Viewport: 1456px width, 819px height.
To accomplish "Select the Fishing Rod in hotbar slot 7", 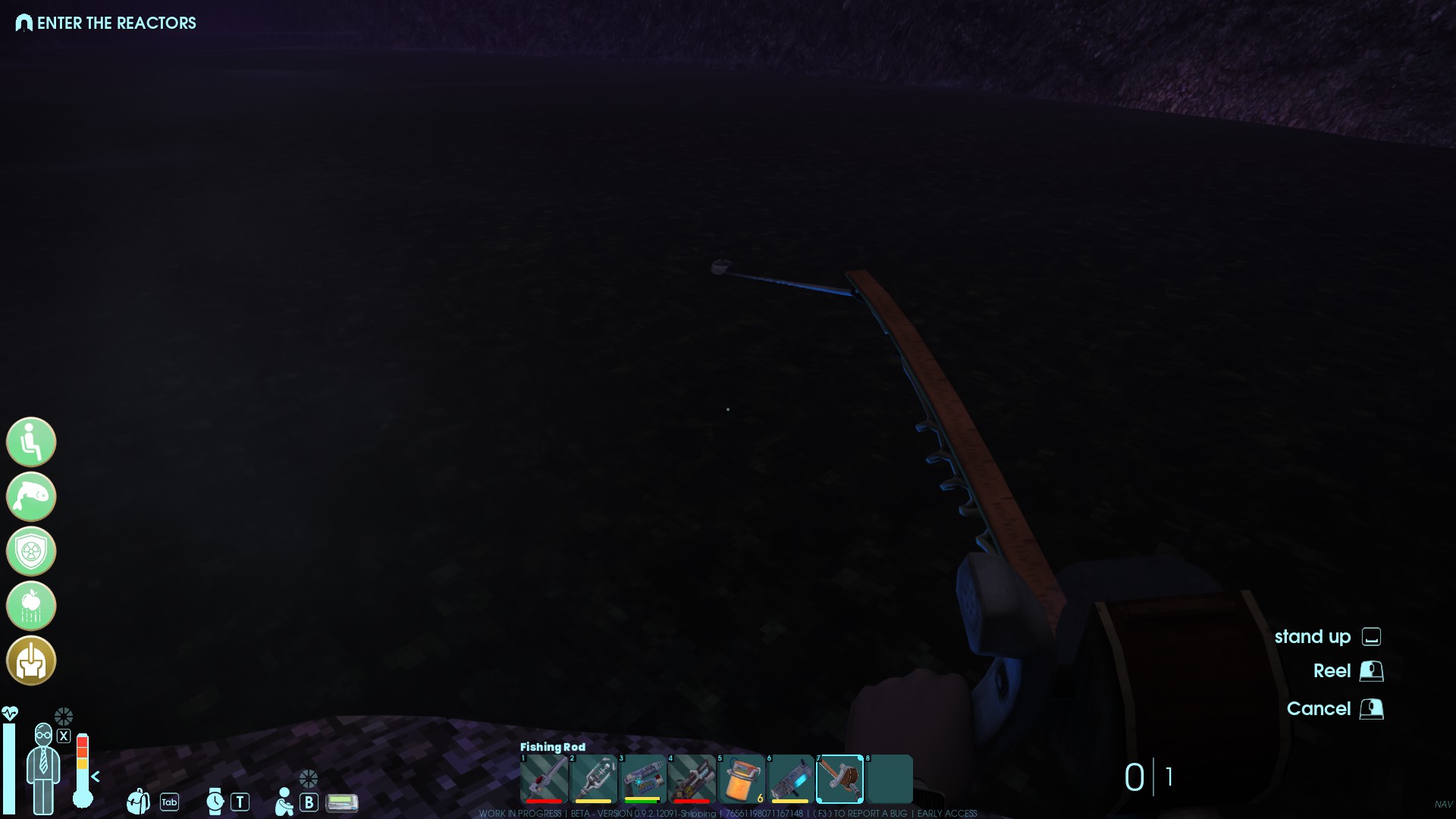I will point(839,779).
